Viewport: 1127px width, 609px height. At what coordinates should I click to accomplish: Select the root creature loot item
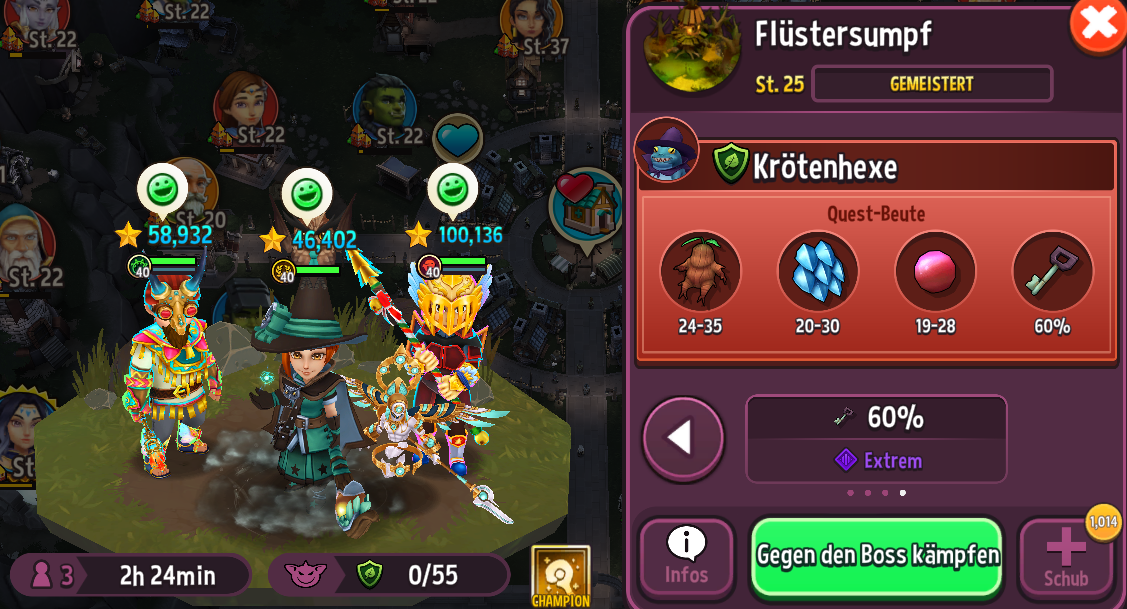[x=700, y=271]
